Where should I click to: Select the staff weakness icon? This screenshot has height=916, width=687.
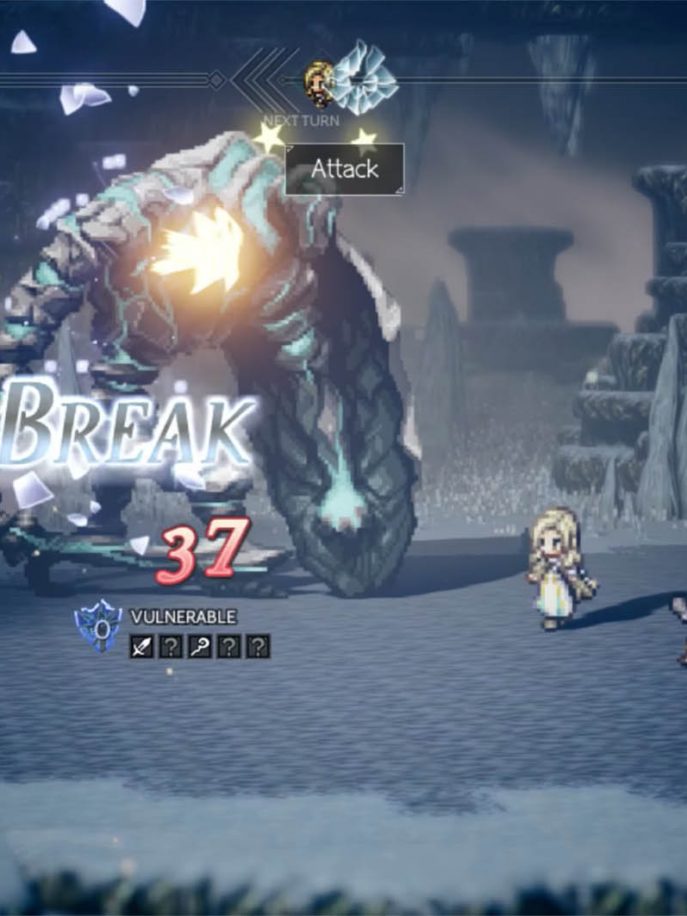(x=200, y=647)
